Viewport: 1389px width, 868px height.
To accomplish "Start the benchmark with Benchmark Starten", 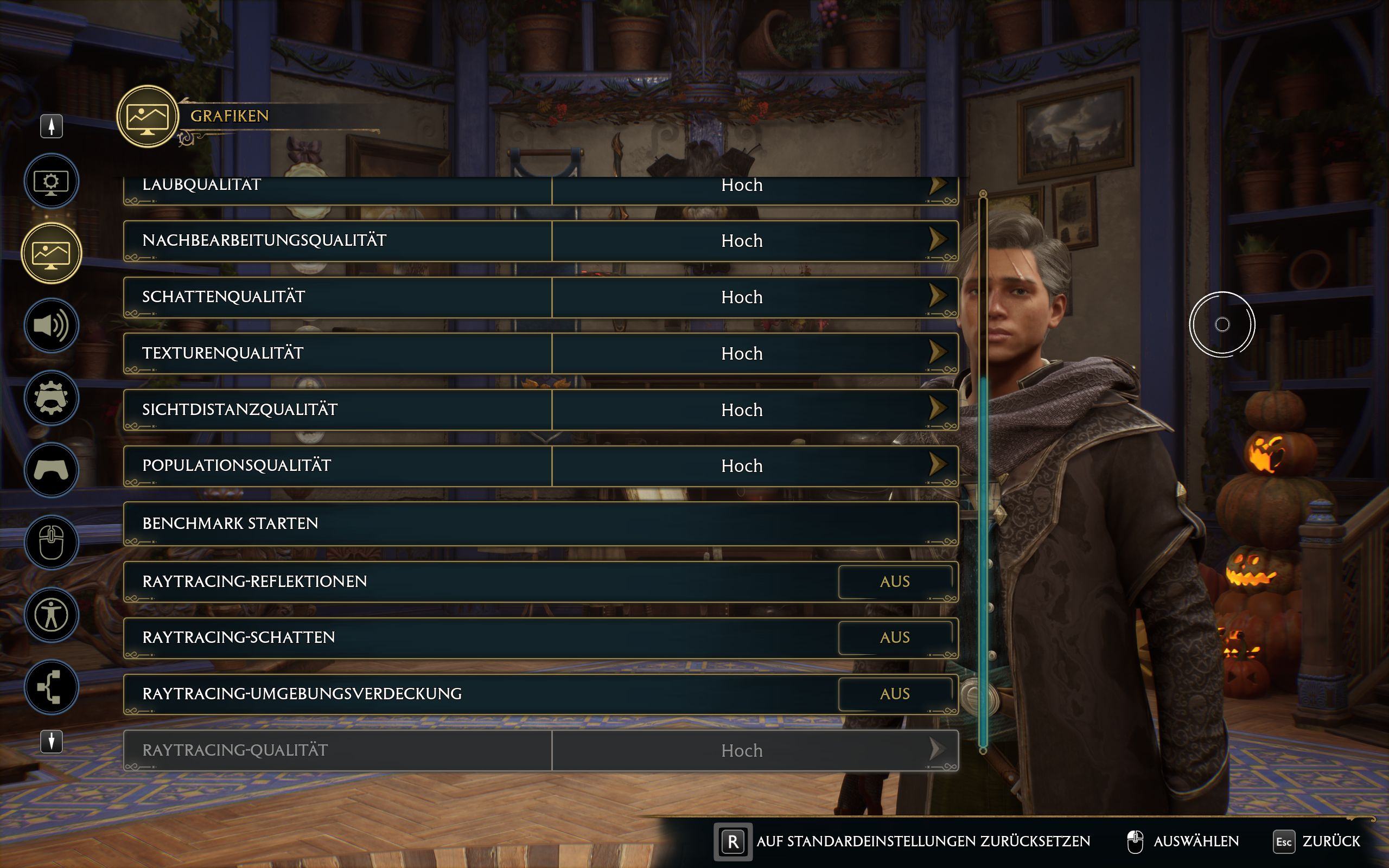I will click(x=540, y=524).
